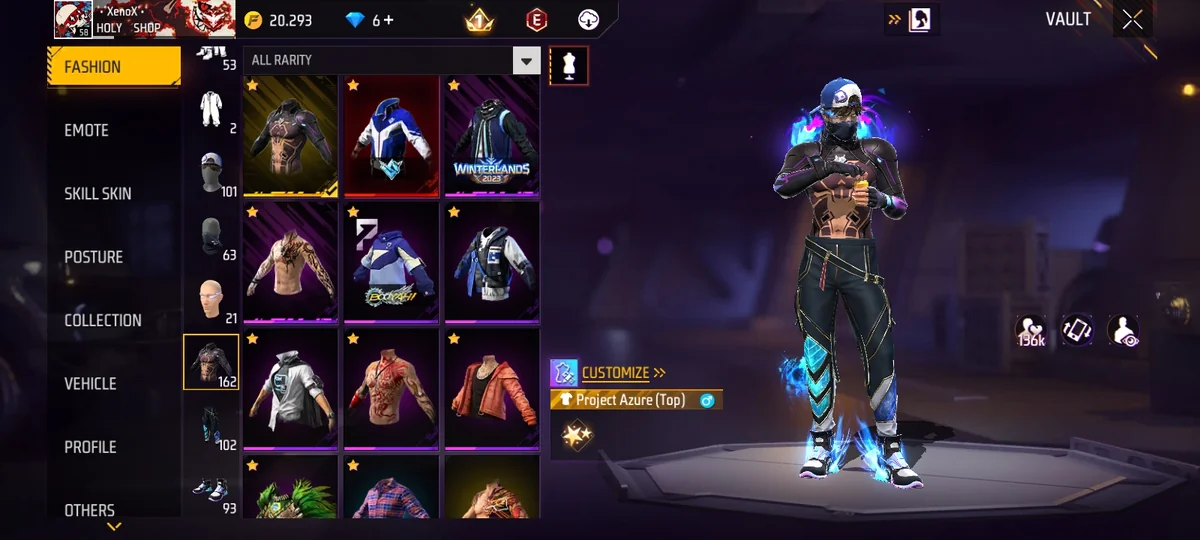This screenshot has width=1200, height=540.
Task: Select the Posture tab
Action: pyautogui.click(x=94, y=257)
